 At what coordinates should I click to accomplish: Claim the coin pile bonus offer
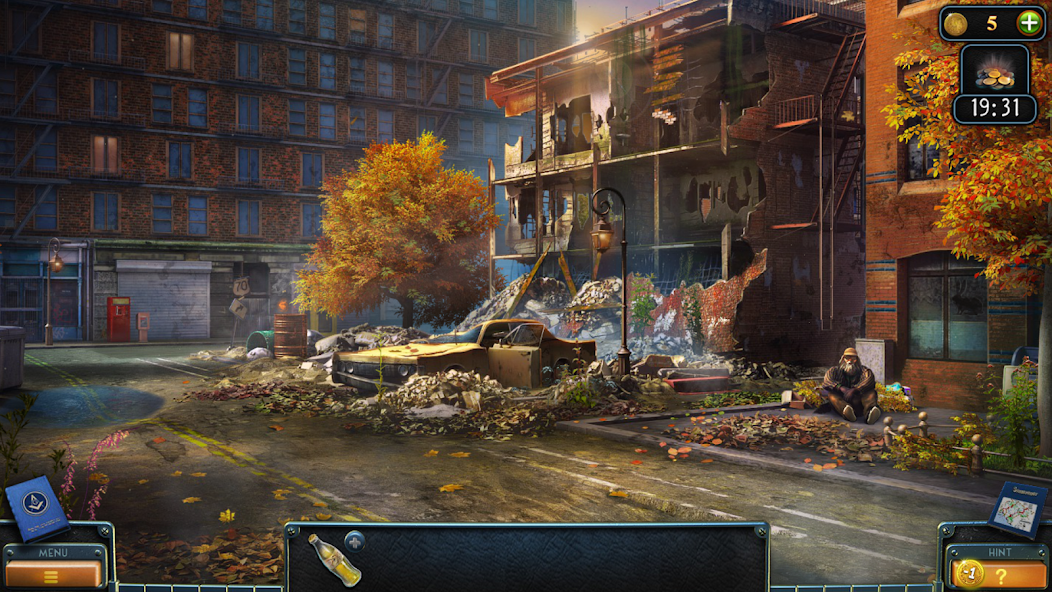[x=993, y=72]
